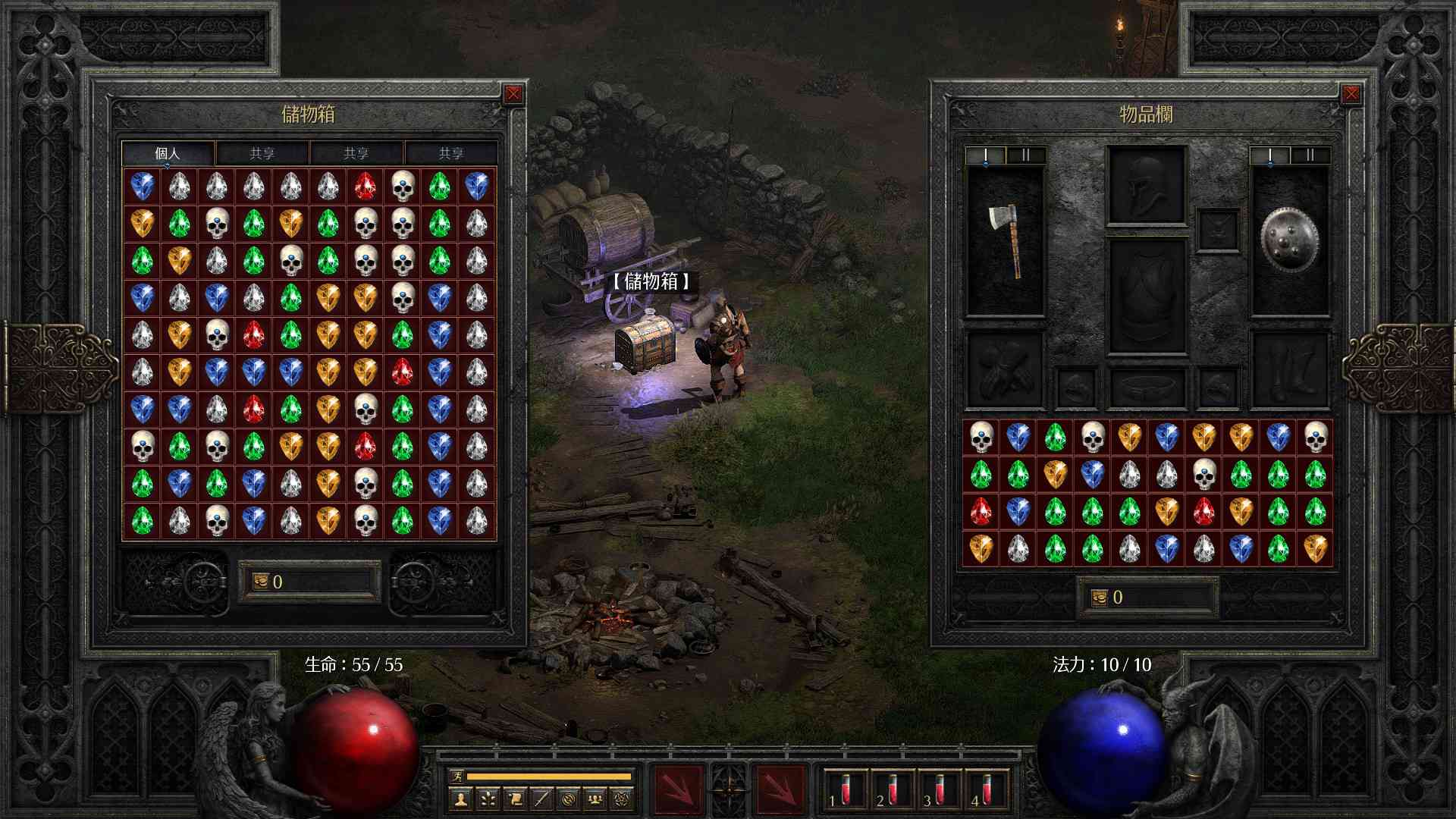Viewport: 1456px width, 819px height.
Task: Open the party screen icon
Action: point(595,799)
